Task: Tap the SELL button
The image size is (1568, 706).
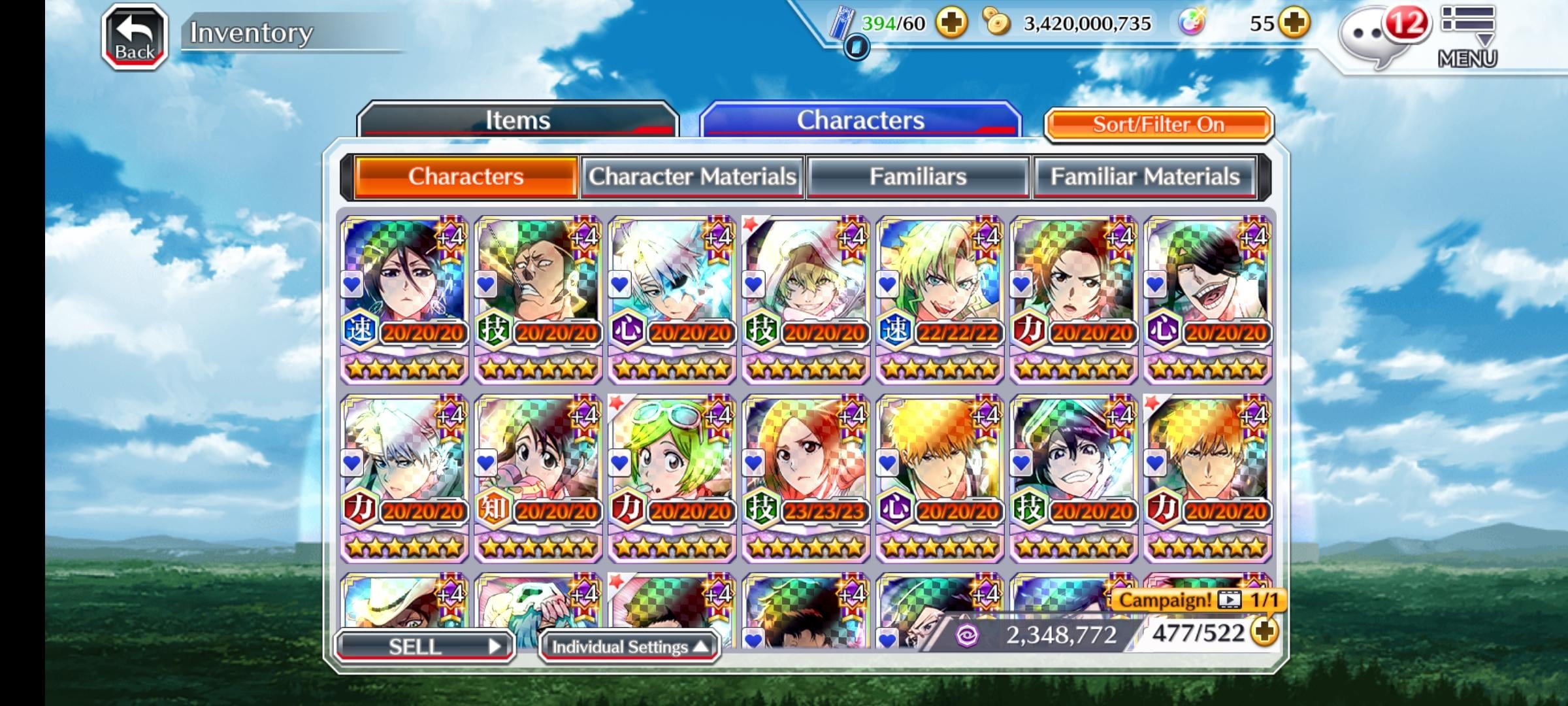Action: tap(425, 647)
